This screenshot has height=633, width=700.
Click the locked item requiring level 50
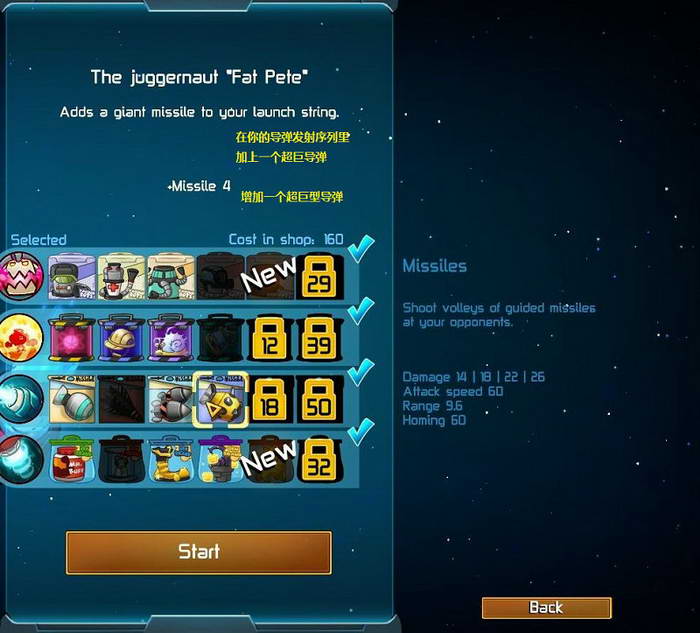click(320, 398)
